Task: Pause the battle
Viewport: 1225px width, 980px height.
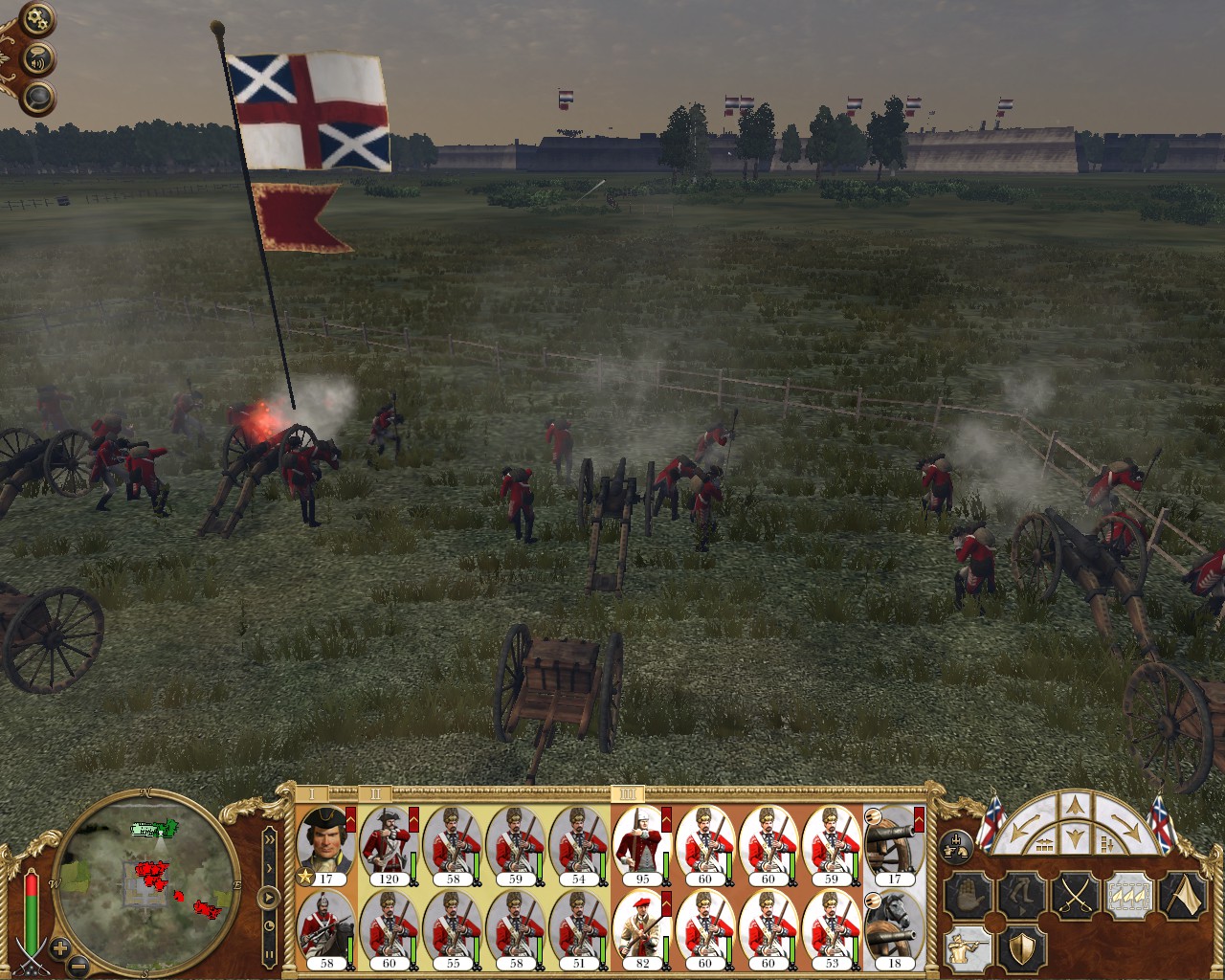Action: [x=270, y=952]
